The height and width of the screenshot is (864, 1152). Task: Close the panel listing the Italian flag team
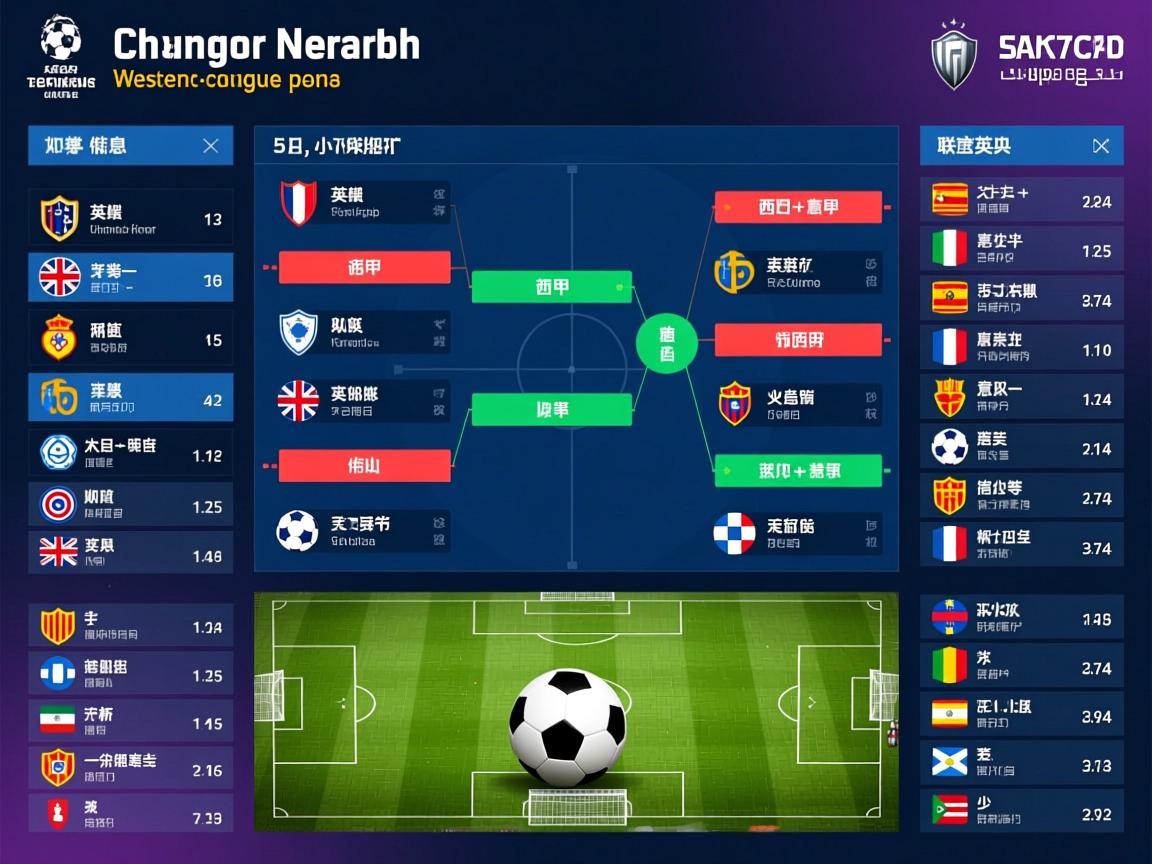(1100, 146)
